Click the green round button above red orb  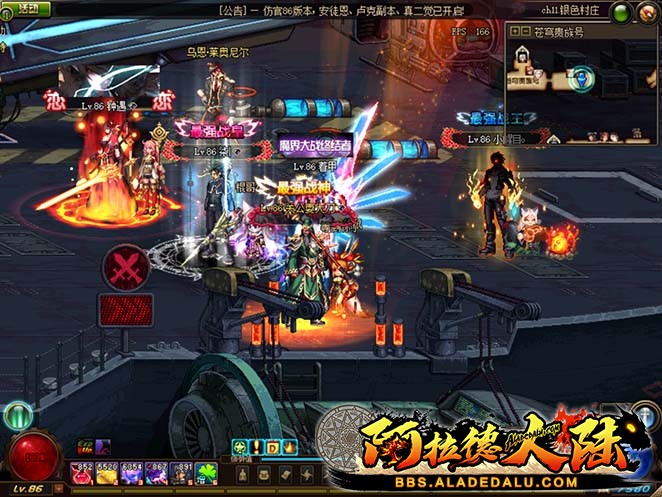point(17,415)
